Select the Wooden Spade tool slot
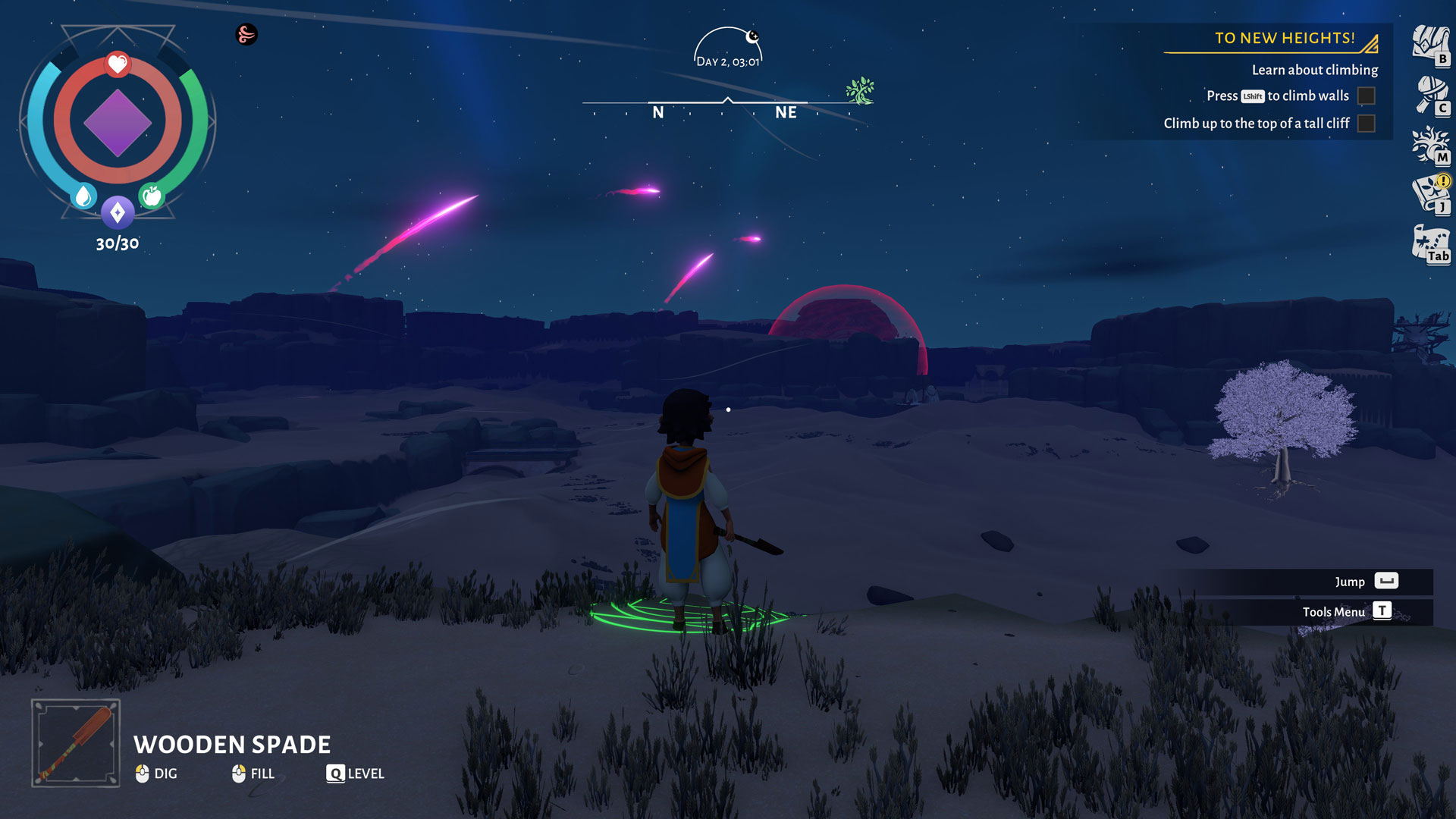 [76, 742]
